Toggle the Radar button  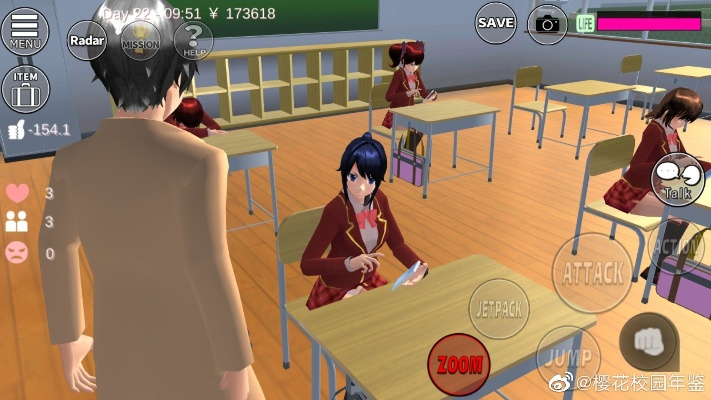click(x=88, y=41)
